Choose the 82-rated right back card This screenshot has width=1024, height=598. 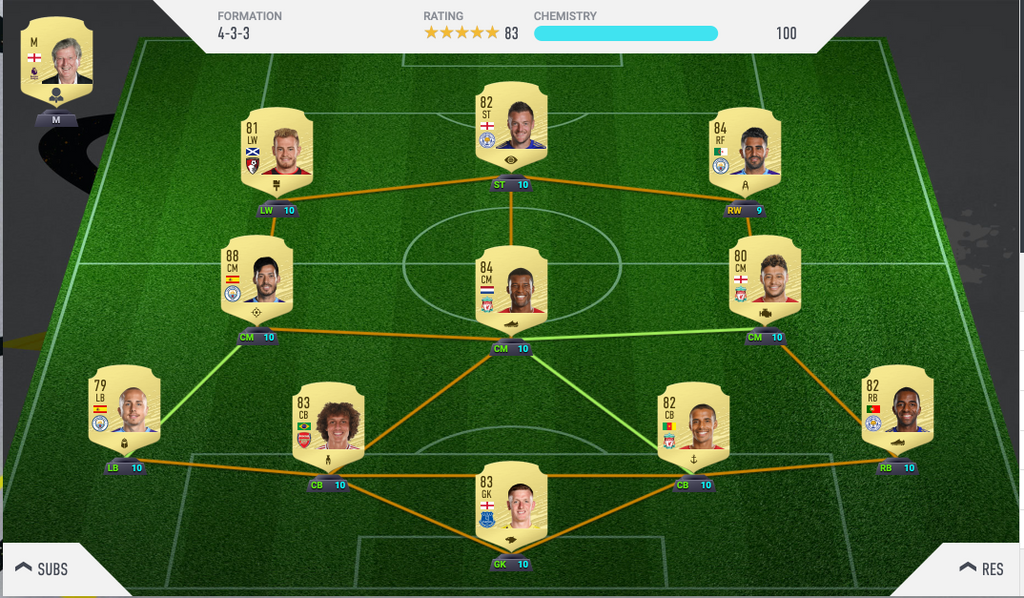pyautogui.click(x=897, y=406)
